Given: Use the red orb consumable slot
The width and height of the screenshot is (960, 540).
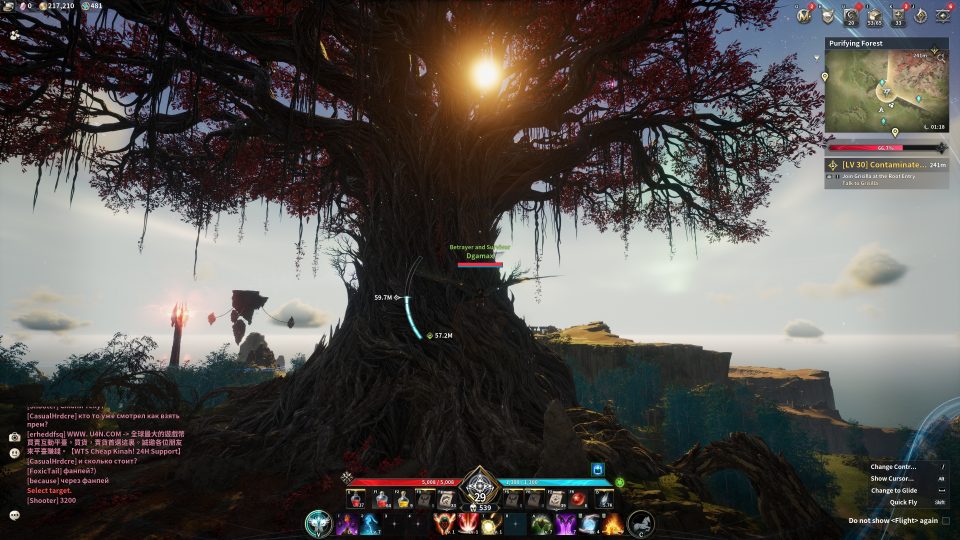Looking at the screenshot, I should (x=579, y=498).
